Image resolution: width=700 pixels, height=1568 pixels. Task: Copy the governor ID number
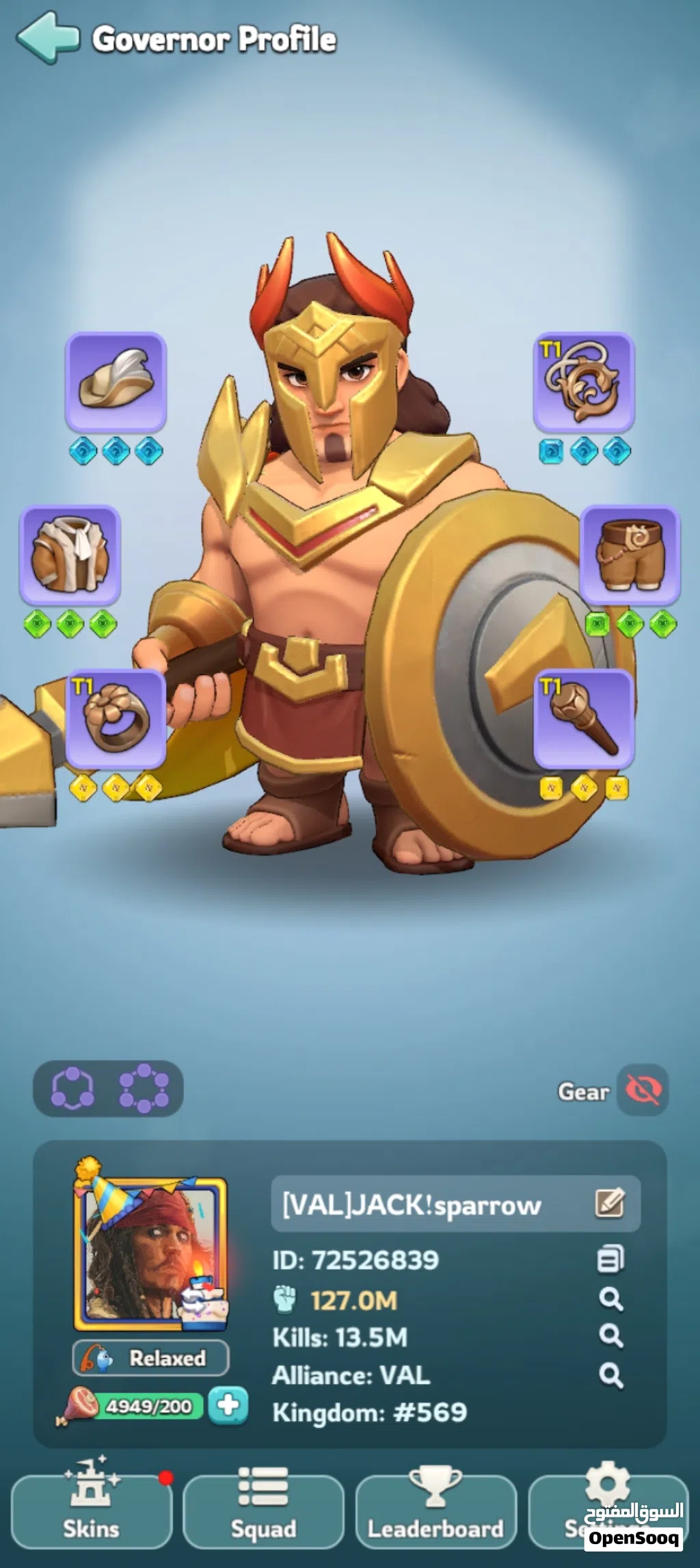(x=610, y=1260)
